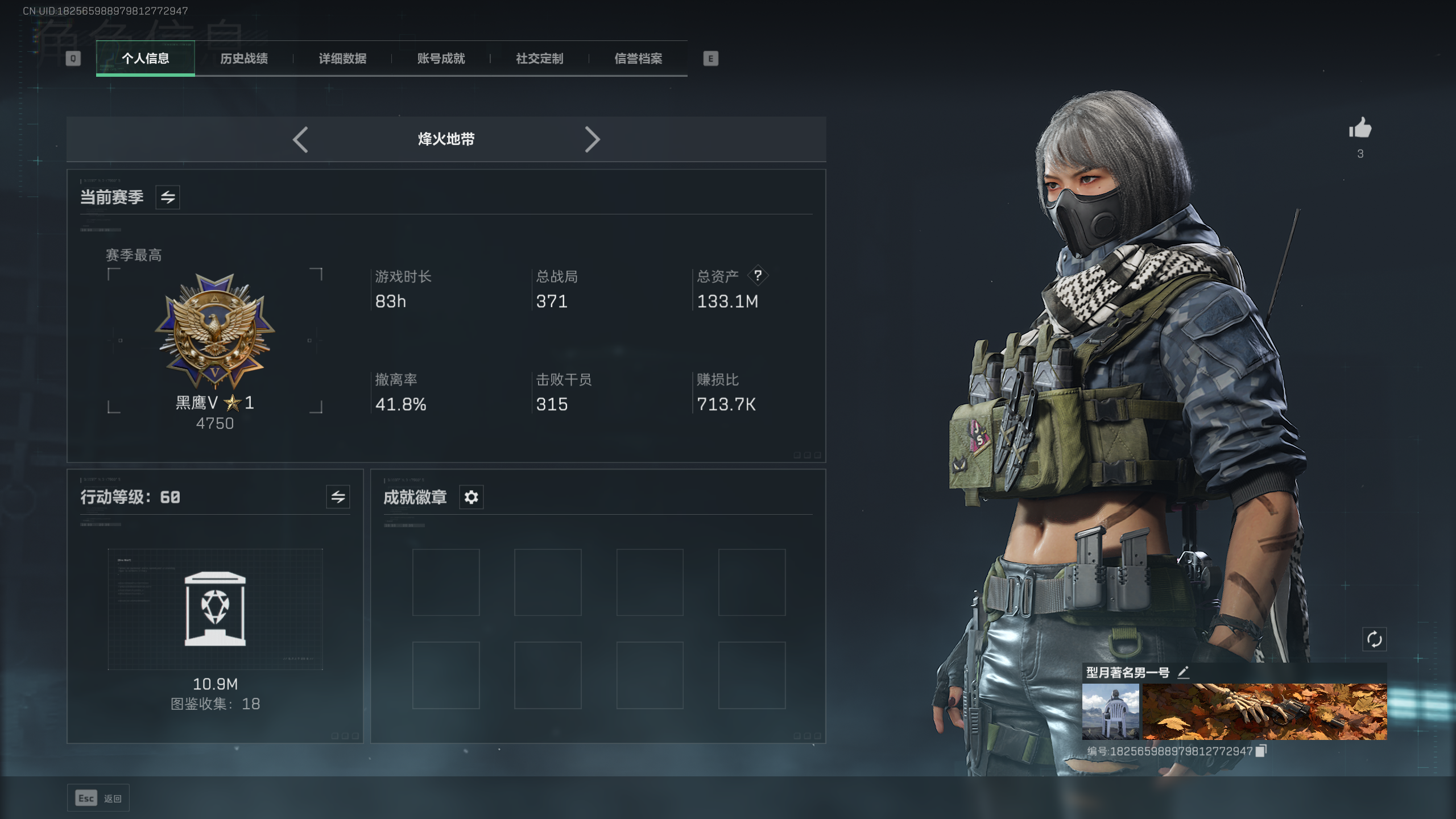1456x819 pixels.
Task: Edit the player name with the pencil icon
Action: point(1183,673)
